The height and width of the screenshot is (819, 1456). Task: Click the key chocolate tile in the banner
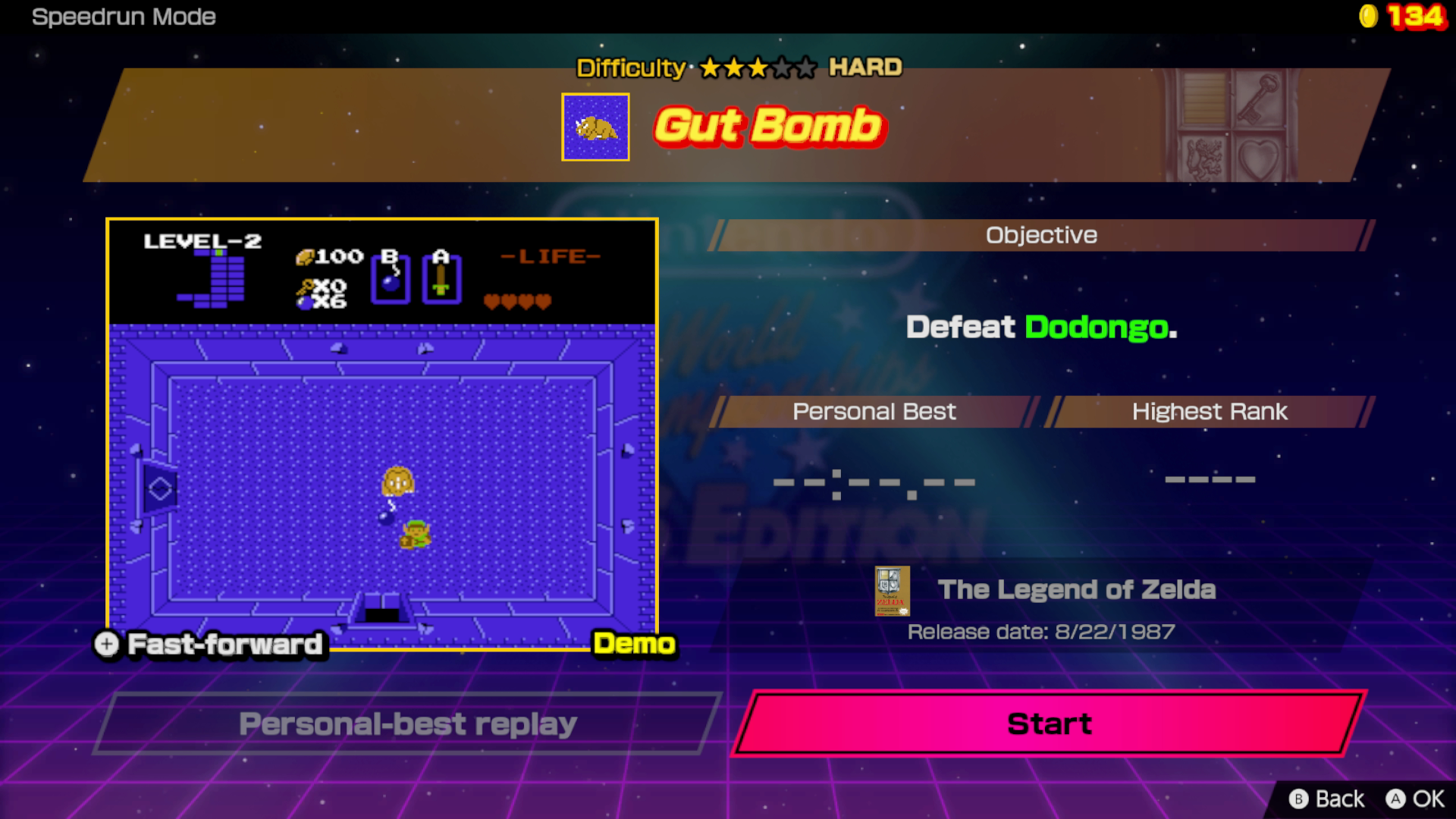[x=1260, y=99]
